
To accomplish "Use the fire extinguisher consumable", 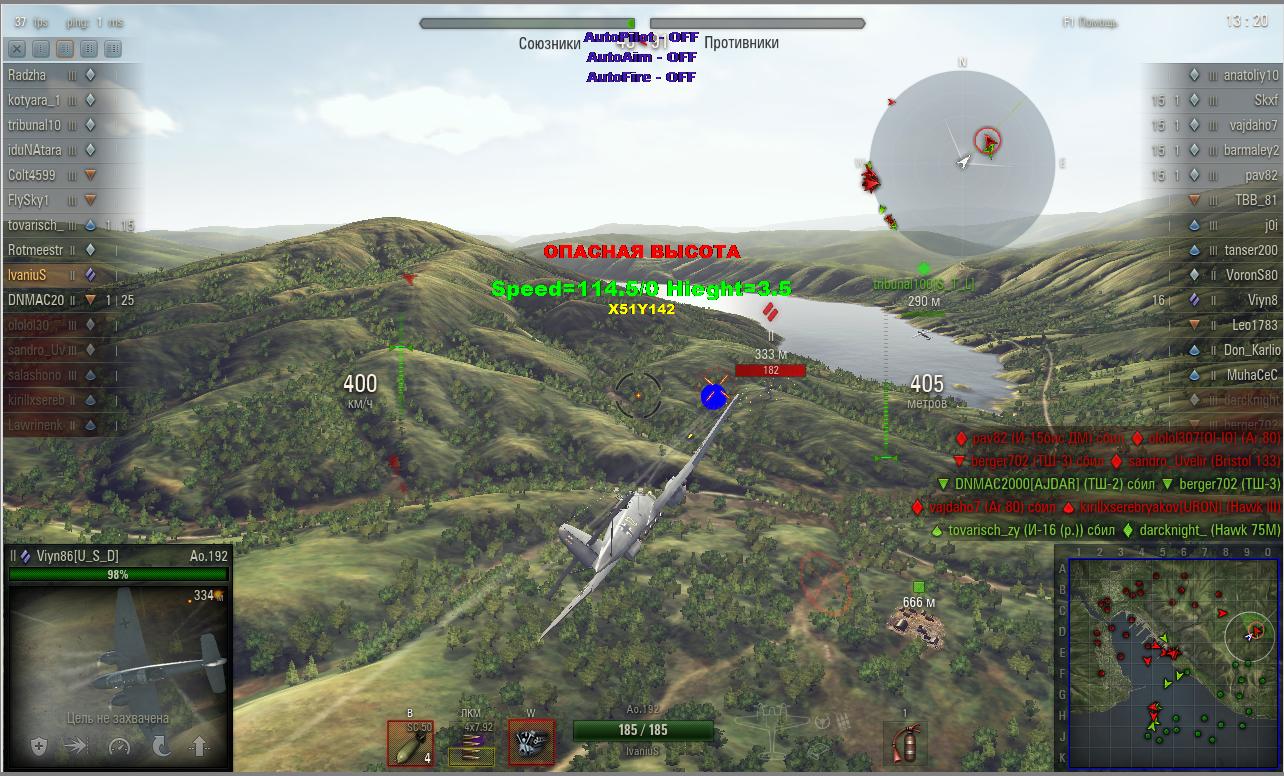I will click(905, 745).
